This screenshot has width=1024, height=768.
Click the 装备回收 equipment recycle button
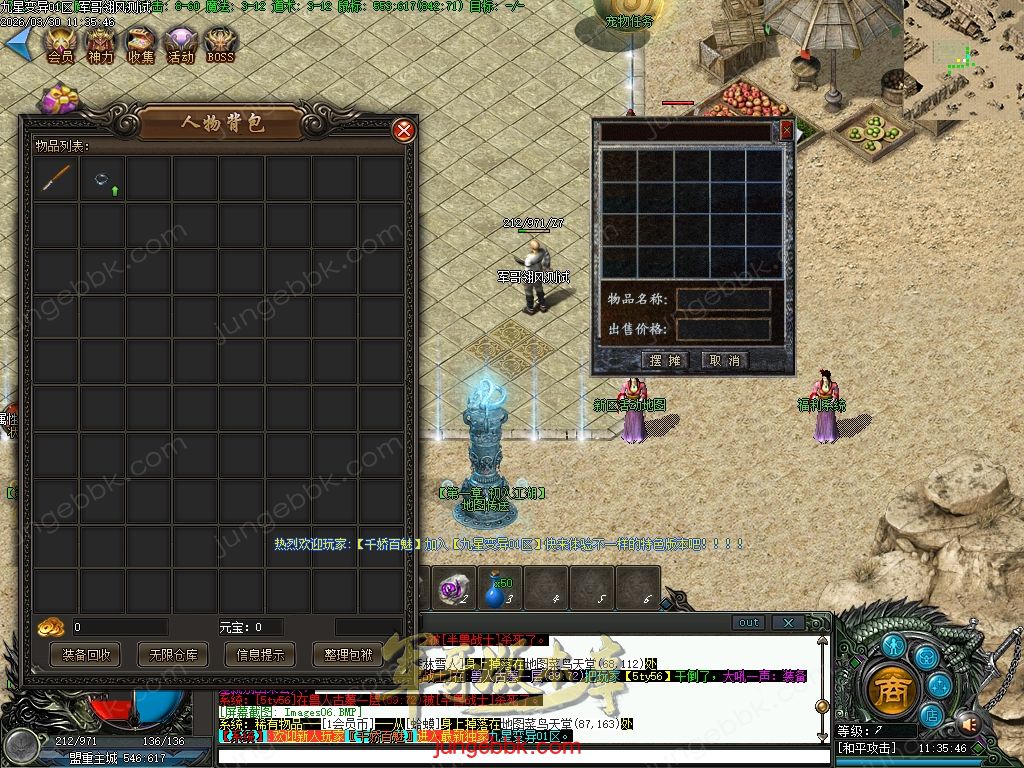[87, 655]
